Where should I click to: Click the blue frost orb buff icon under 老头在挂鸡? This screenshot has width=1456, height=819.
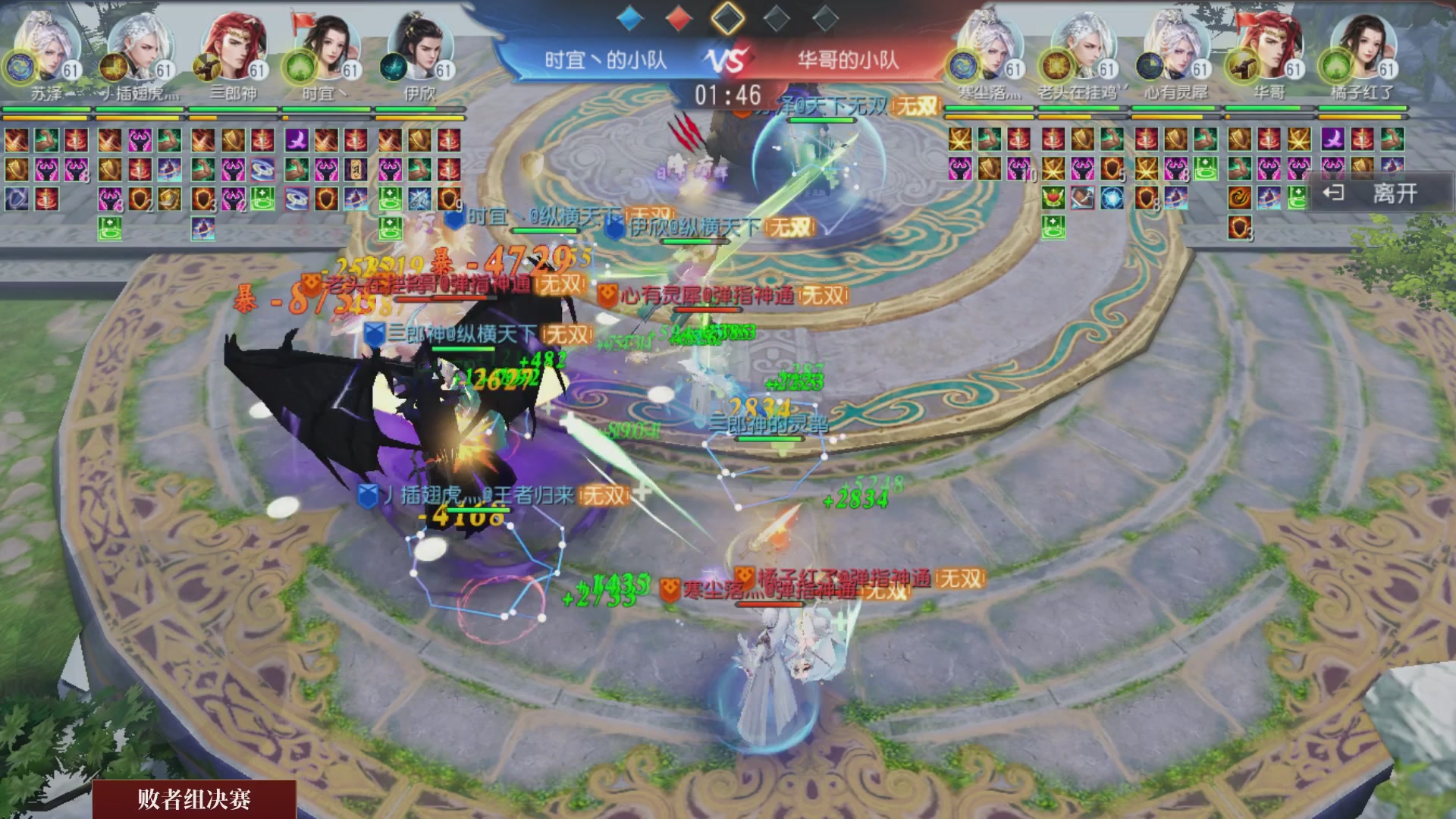pos(1112,199)
